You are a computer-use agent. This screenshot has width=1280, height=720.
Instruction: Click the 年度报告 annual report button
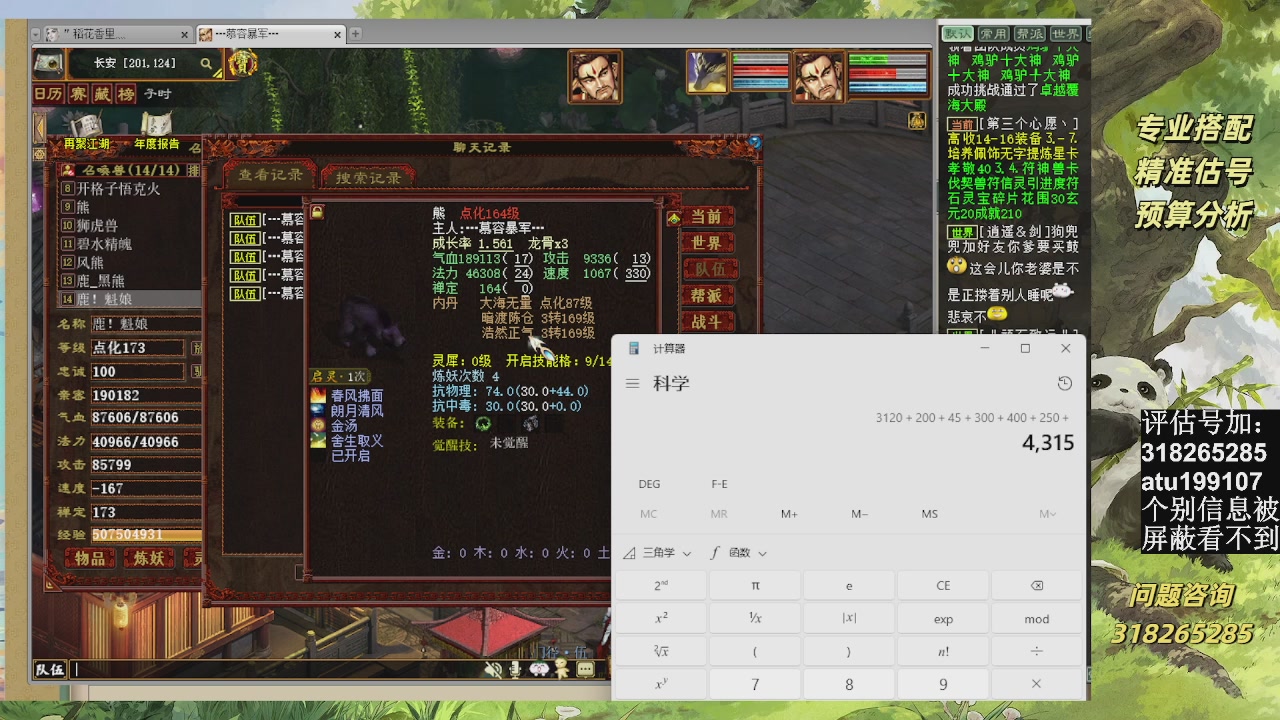coord(157,143)
